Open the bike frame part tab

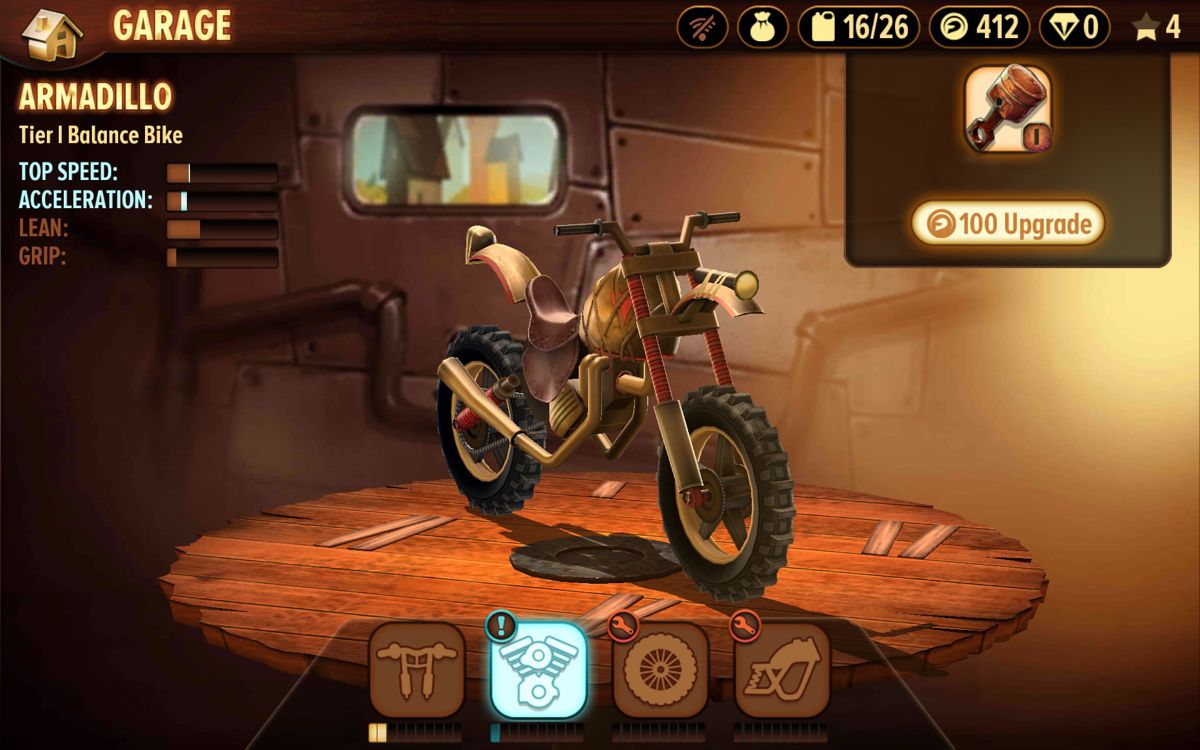click(x=782, y=669)
